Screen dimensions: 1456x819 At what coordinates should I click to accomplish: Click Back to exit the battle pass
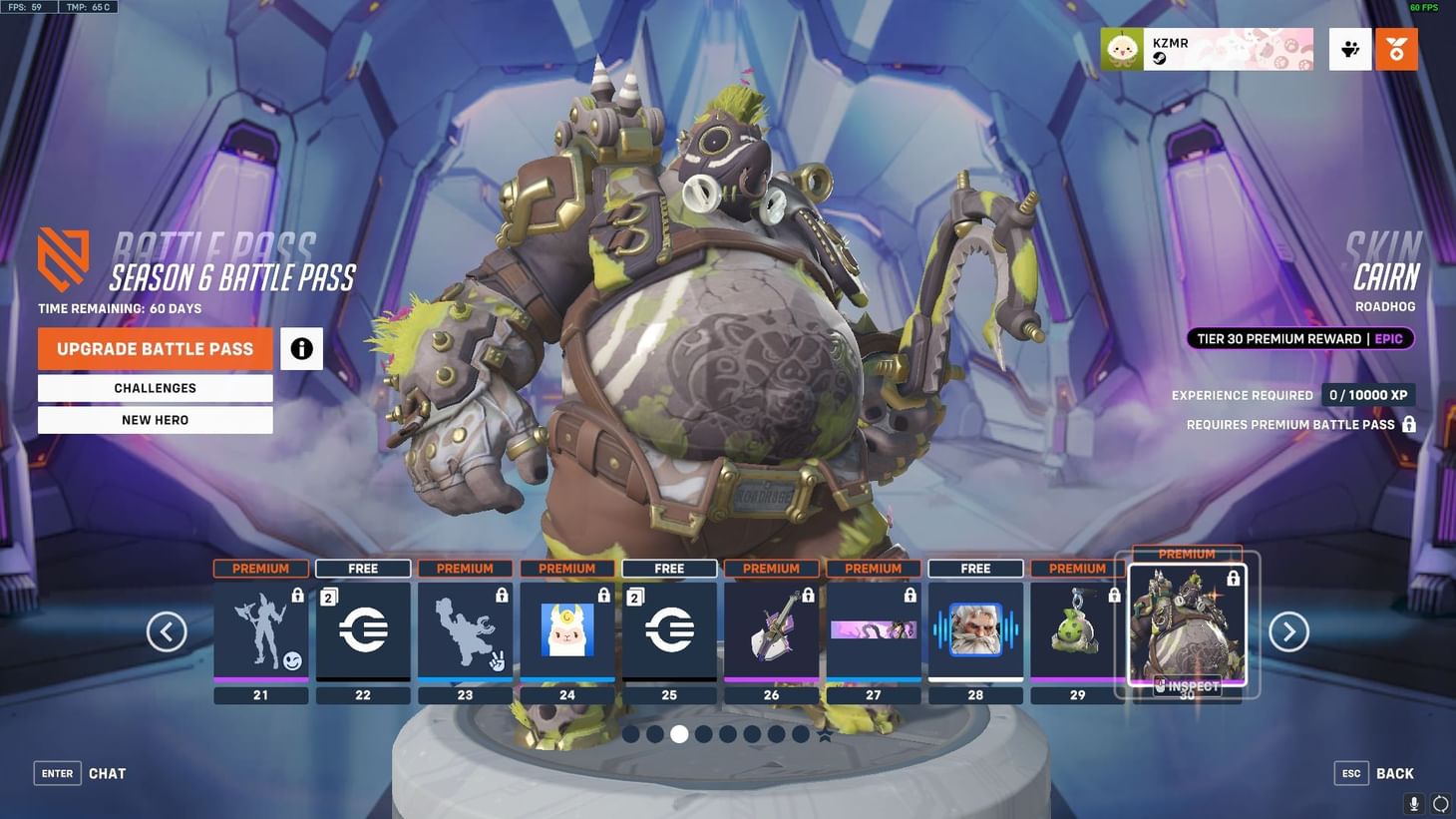point(1393,773)
